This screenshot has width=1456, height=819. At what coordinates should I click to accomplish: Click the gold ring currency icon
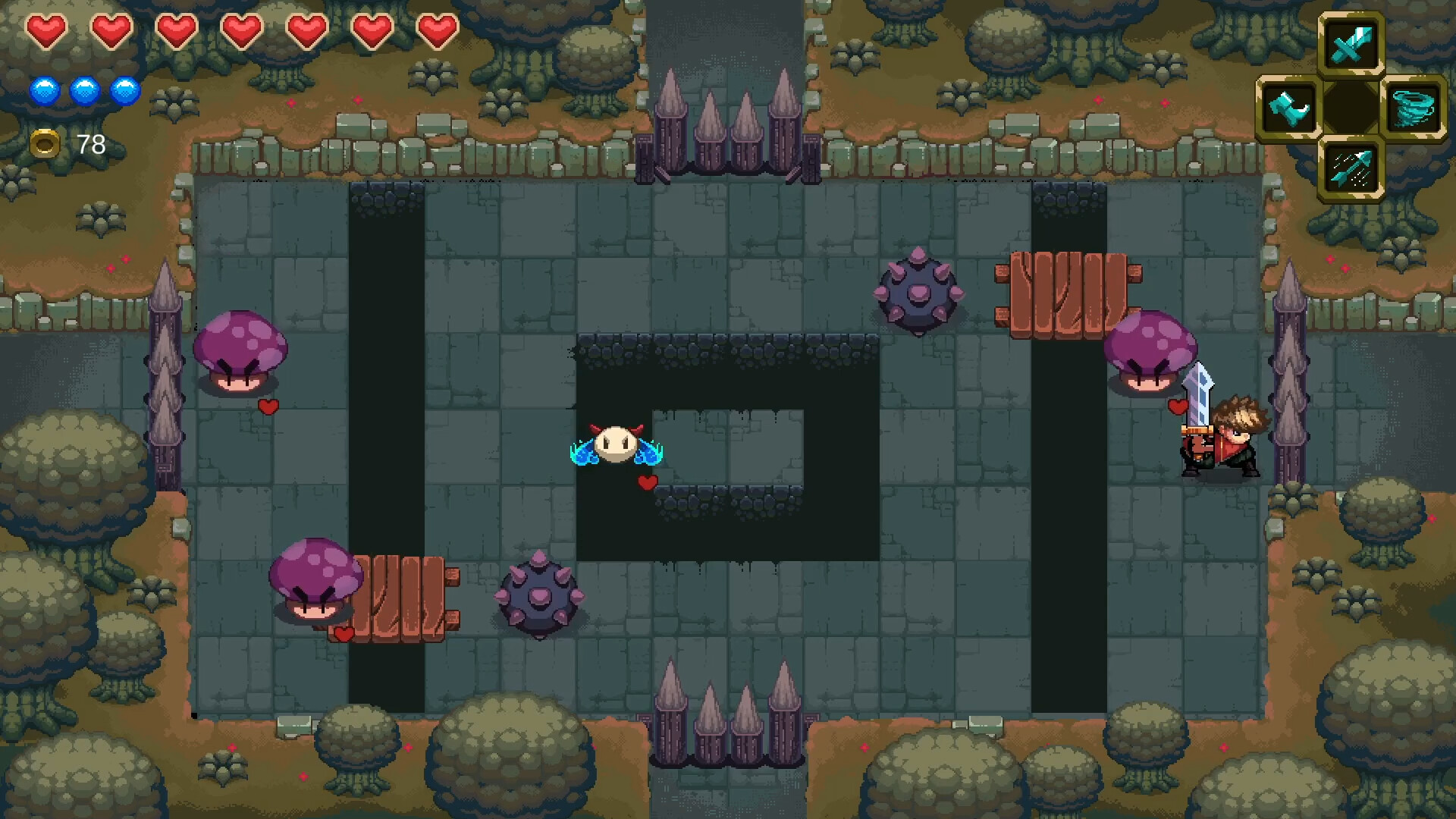pyautogui.click(x=45, y=143)
